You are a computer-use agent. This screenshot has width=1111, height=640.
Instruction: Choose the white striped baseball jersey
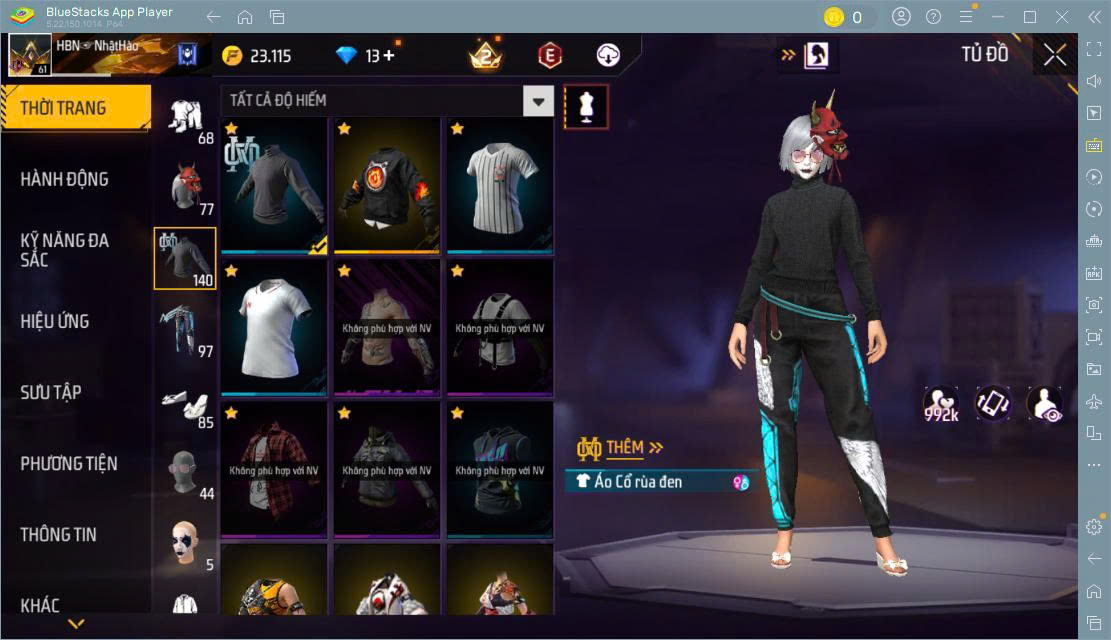tap(500, 186)
